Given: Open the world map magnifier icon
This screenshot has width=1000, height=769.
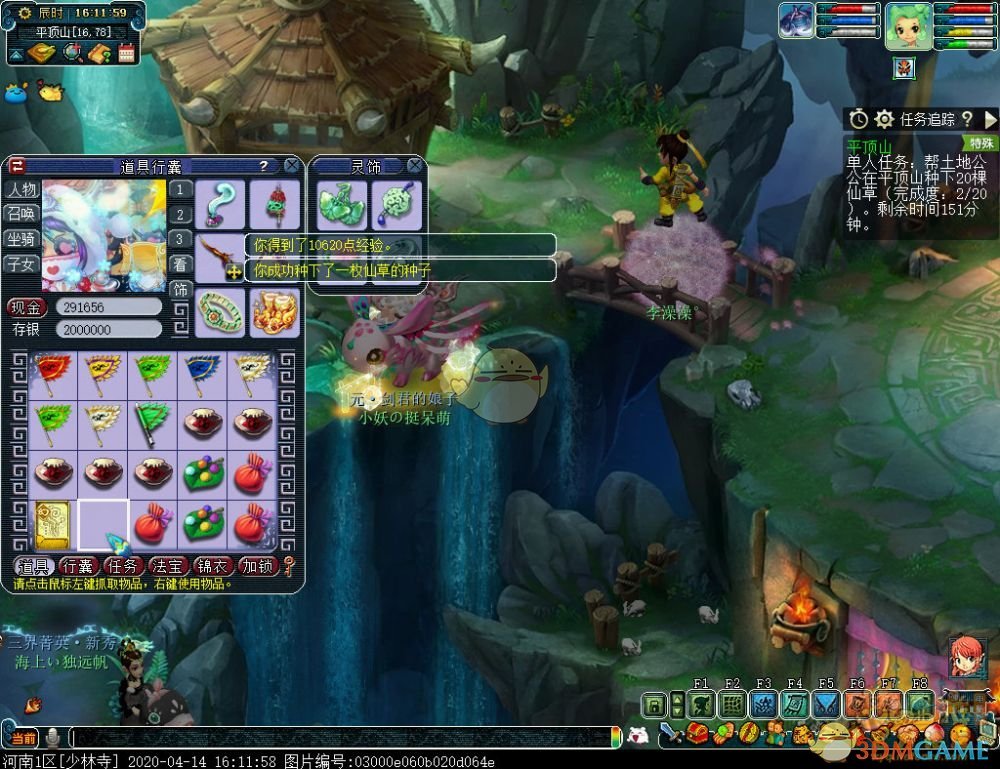Looking at the screenshot, I should (x=72, y=53).
